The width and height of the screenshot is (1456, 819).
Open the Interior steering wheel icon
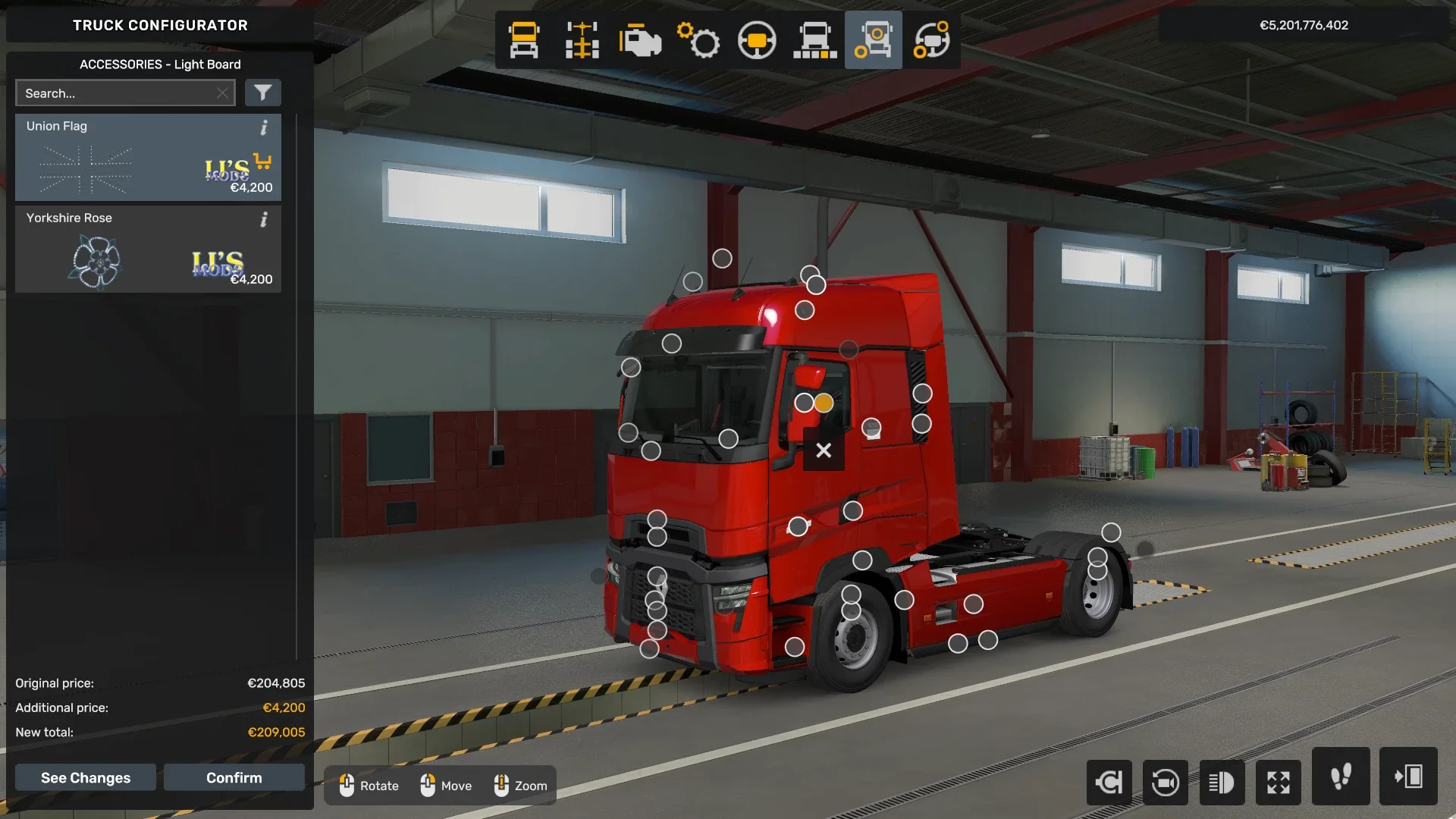point(757,39)
